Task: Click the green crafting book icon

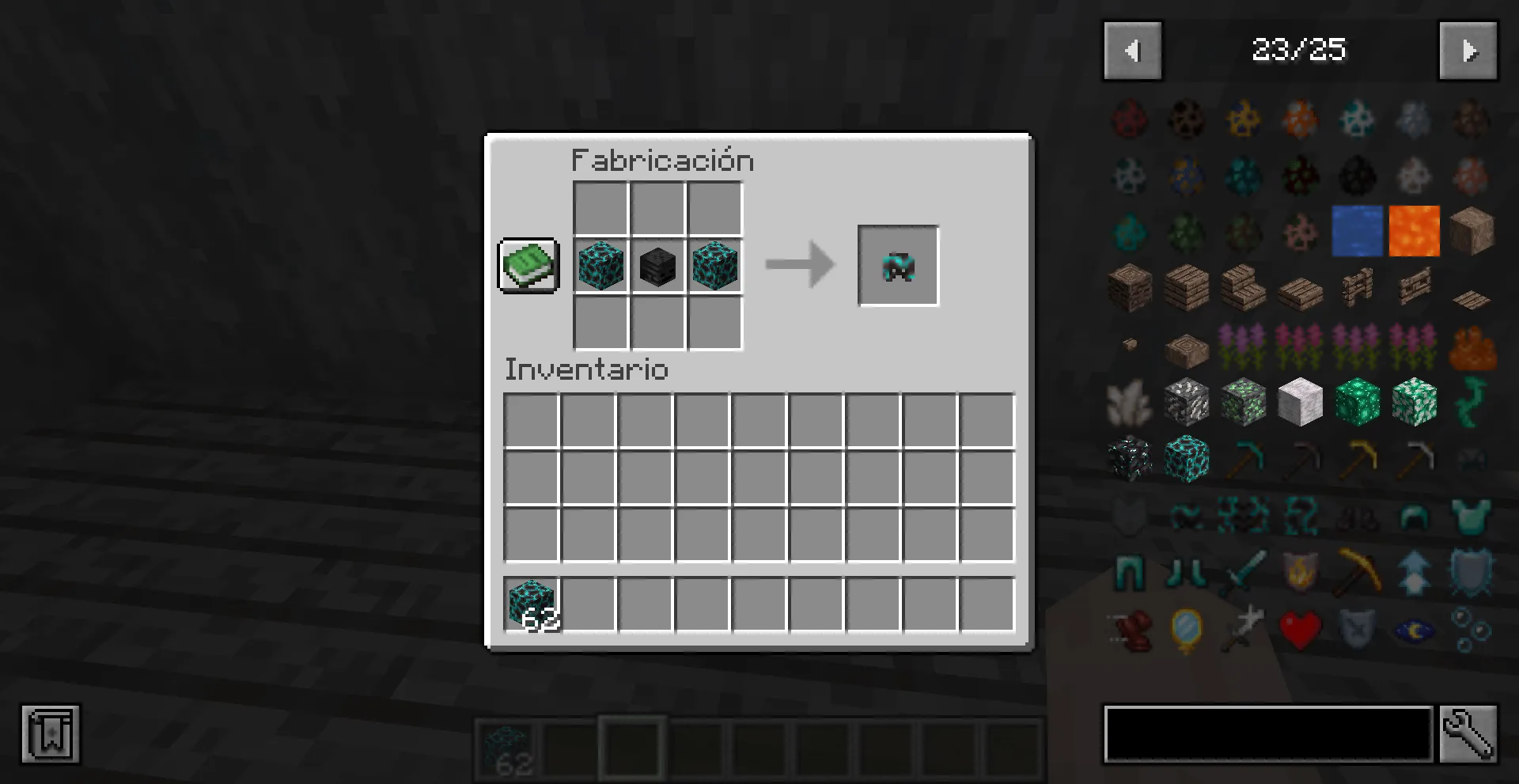Action: (528, 265)
